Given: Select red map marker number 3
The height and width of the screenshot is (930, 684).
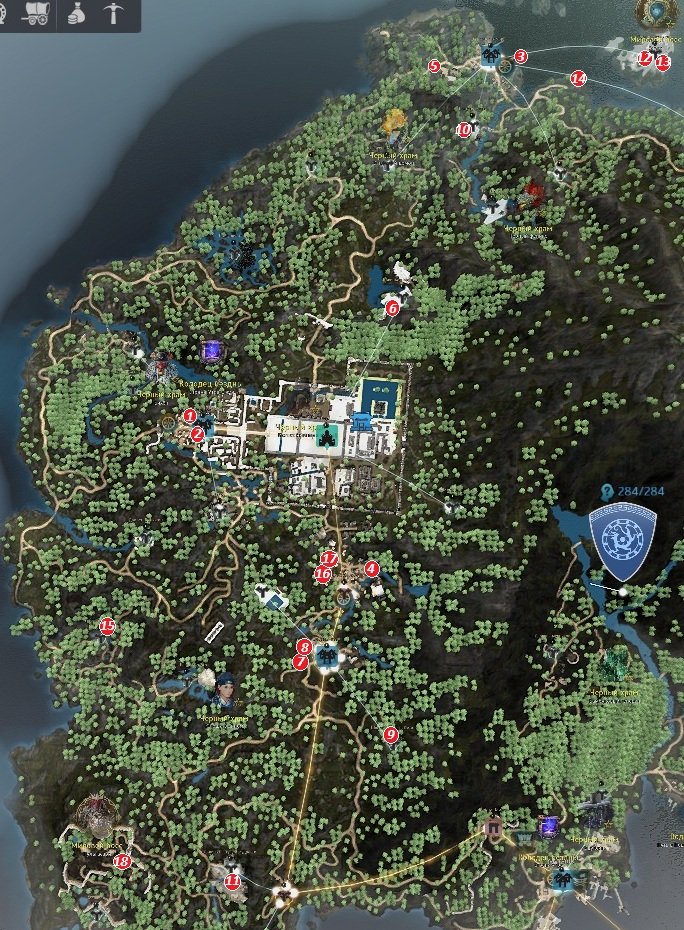Looking at the screenshot, I should click(x=520, y=57).
